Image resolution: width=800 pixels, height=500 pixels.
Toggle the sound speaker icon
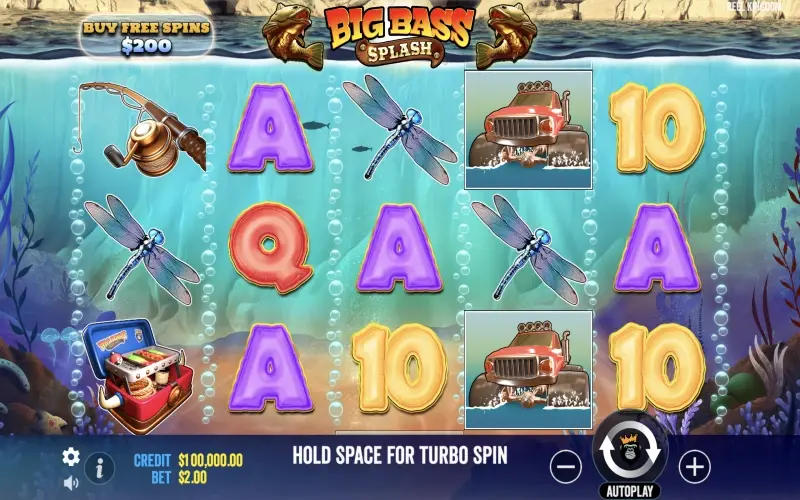(71, 483)
